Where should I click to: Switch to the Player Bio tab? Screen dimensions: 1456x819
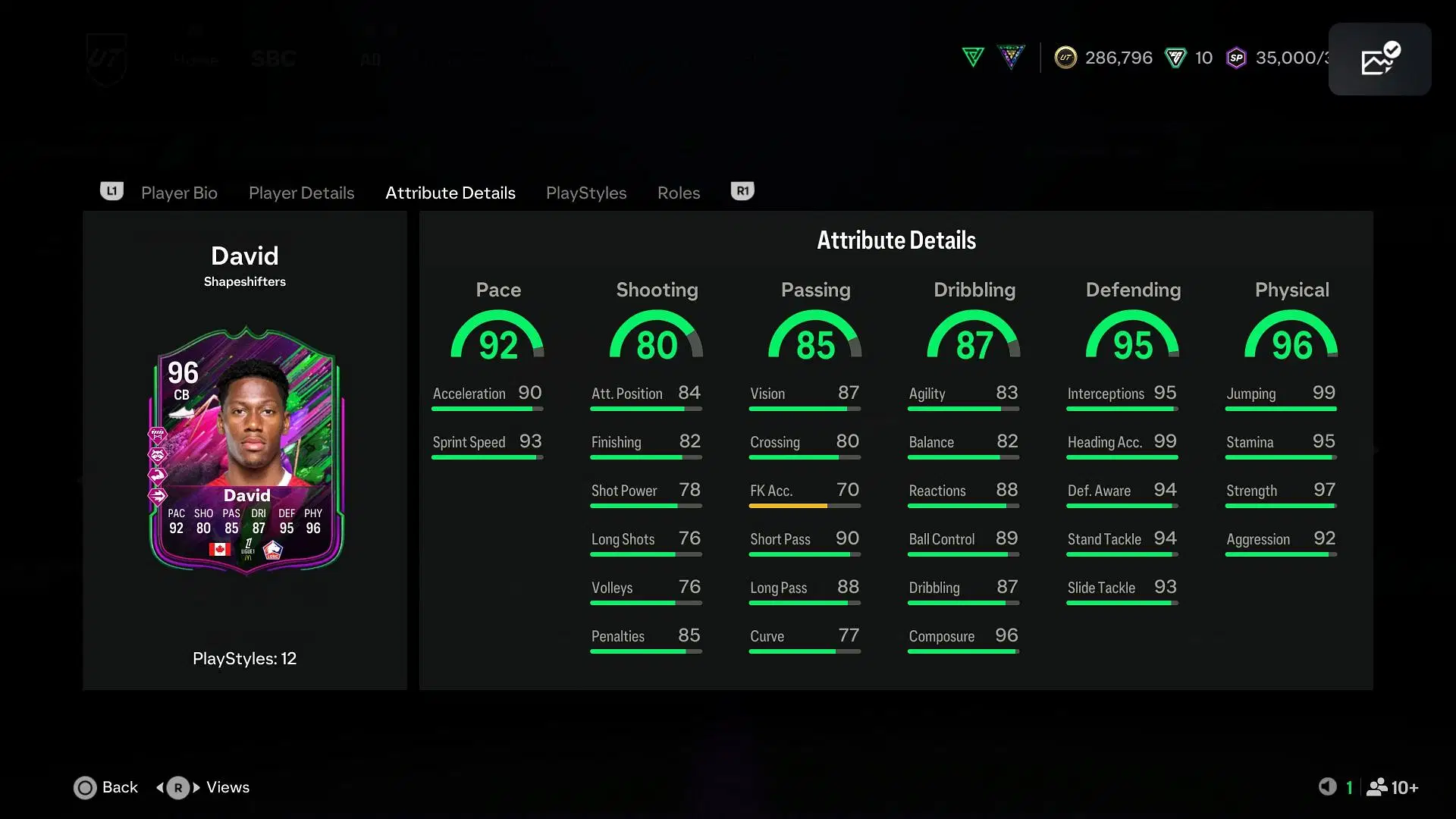click(179, 193)
